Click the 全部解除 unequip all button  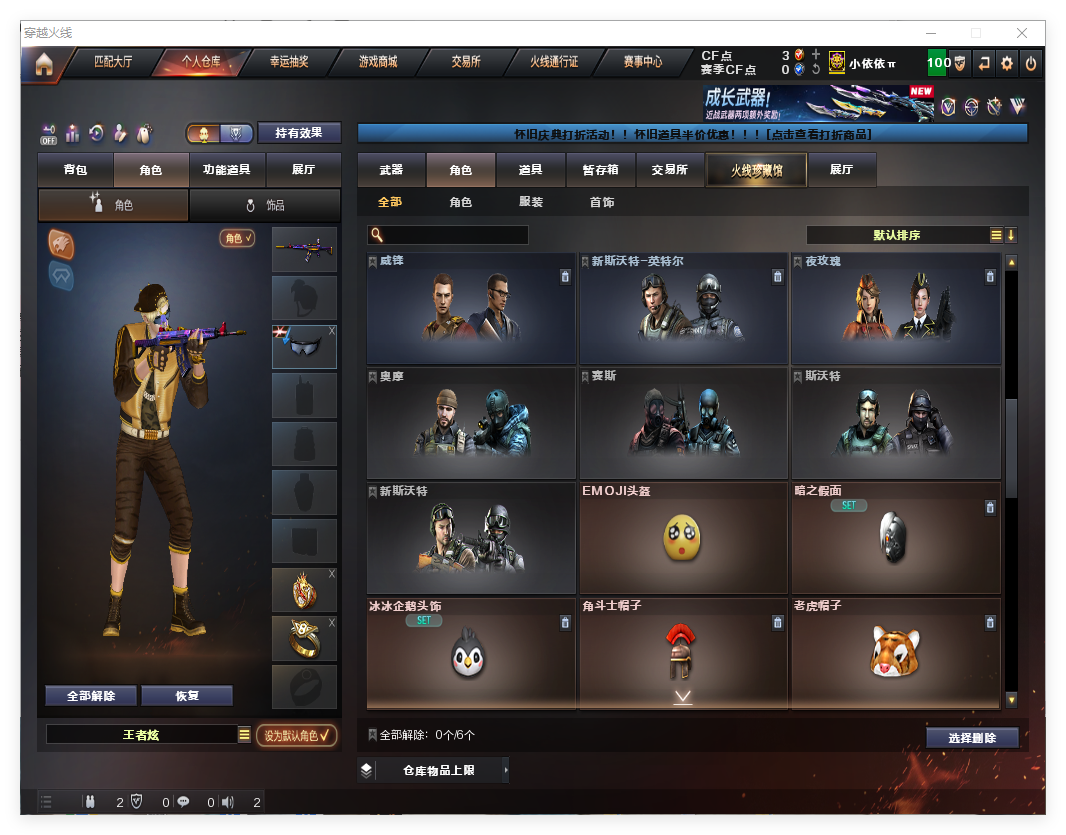(91, 696)
